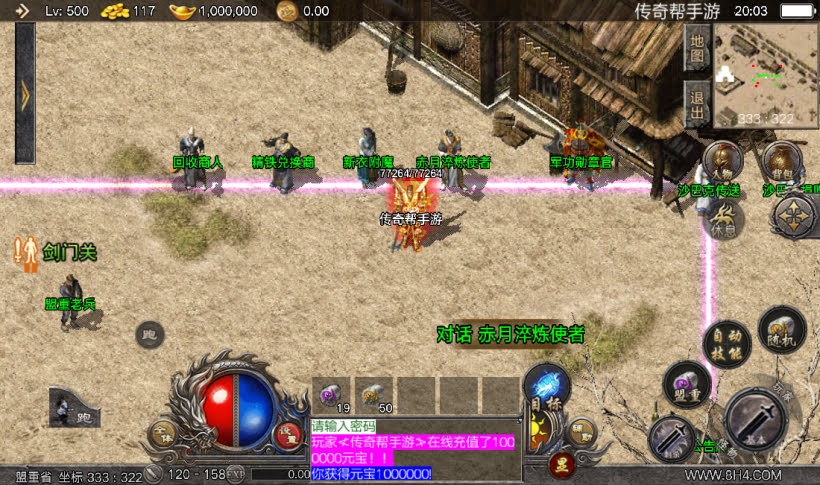The width and height of the screenshot is (820, 485).
Task: Use the 随机 random teleport scroll
Action: tap(780, 329)
